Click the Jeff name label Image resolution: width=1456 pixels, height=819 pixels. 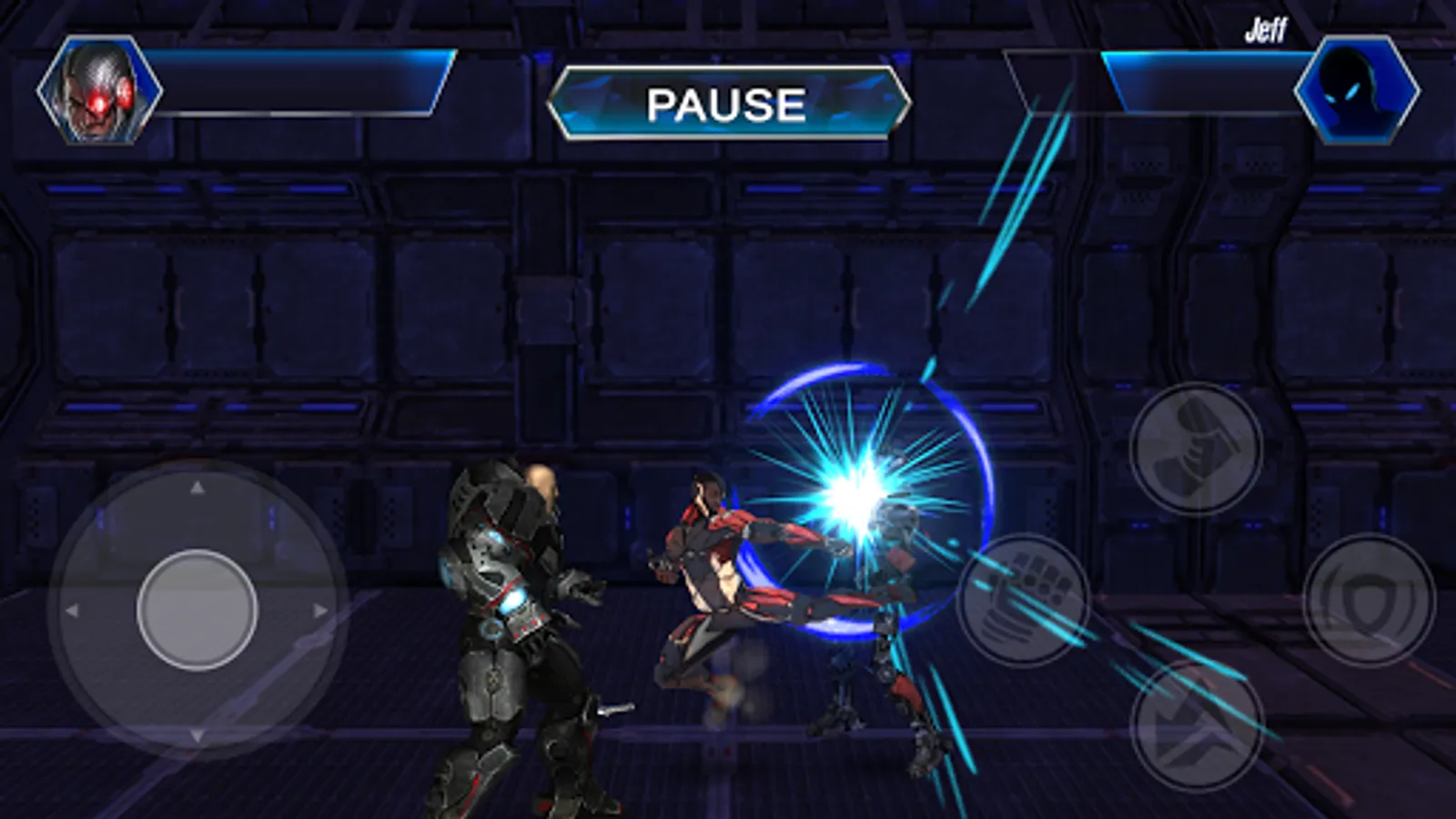click(1265, 29)
